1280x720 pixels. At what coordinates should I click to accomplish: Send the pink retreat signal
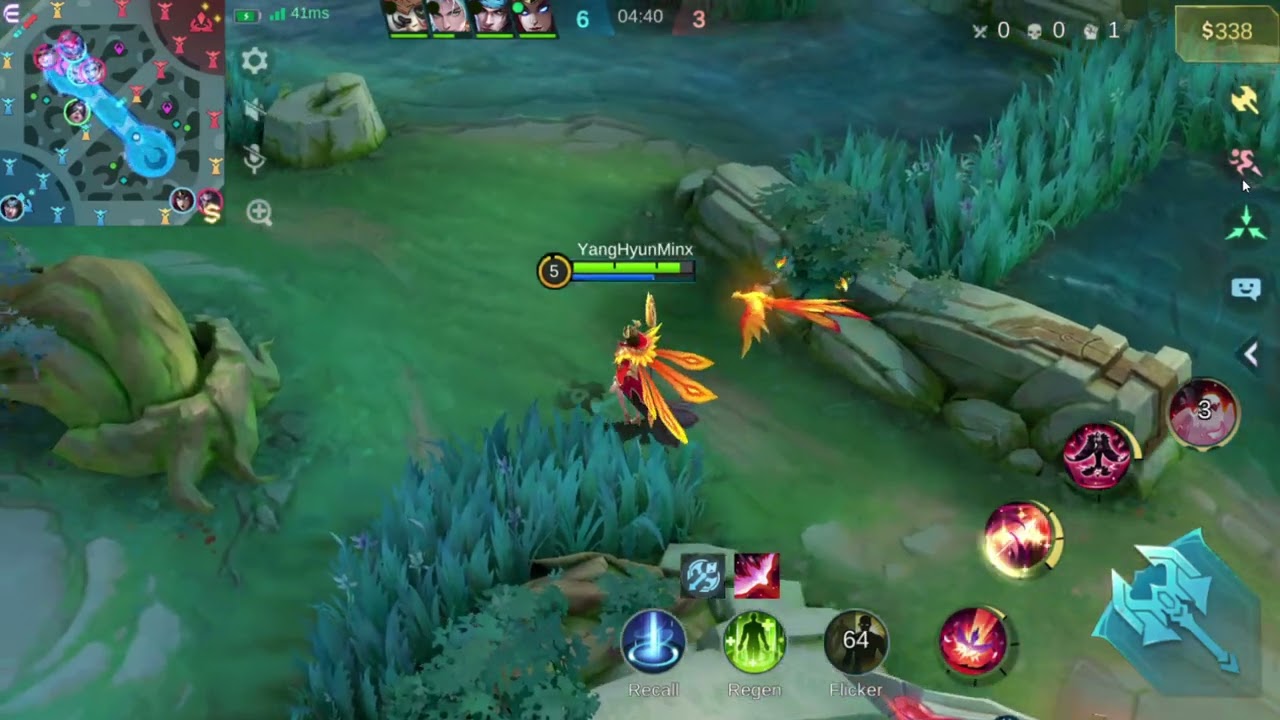coord(1244,161)
